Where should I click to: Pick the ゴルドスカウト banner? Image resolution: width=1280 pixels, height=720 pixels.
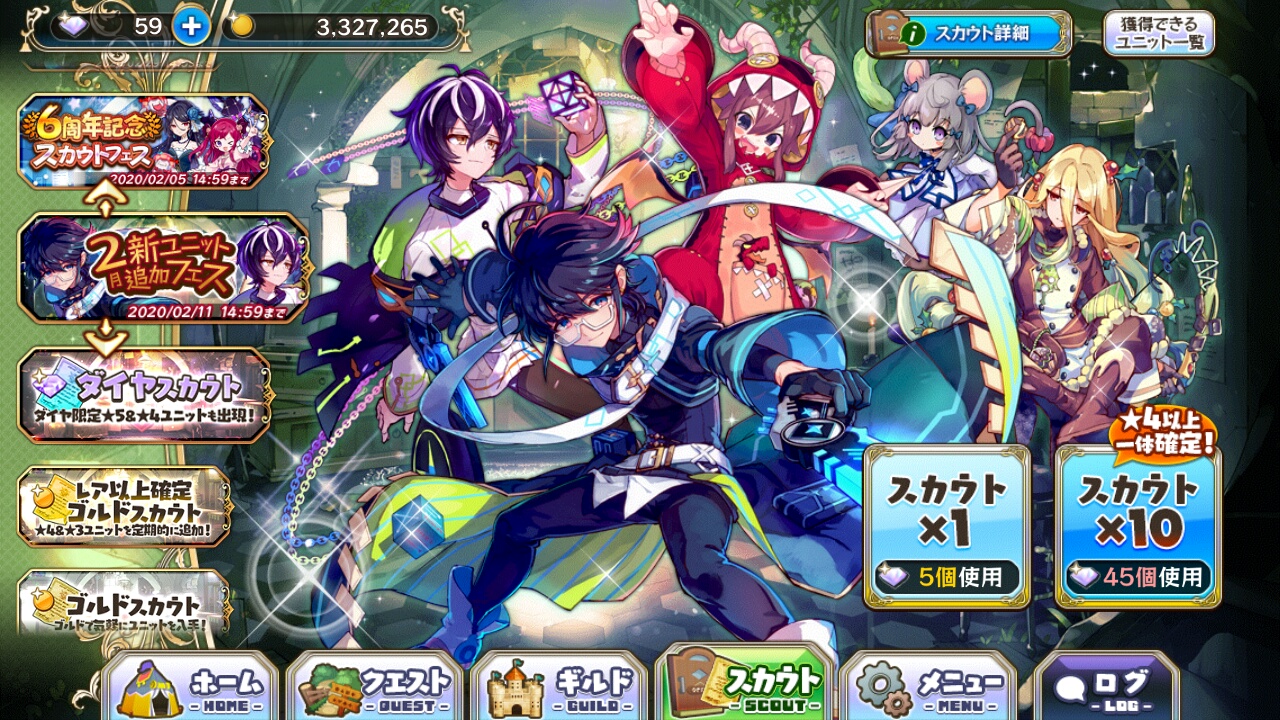point(124,602)
